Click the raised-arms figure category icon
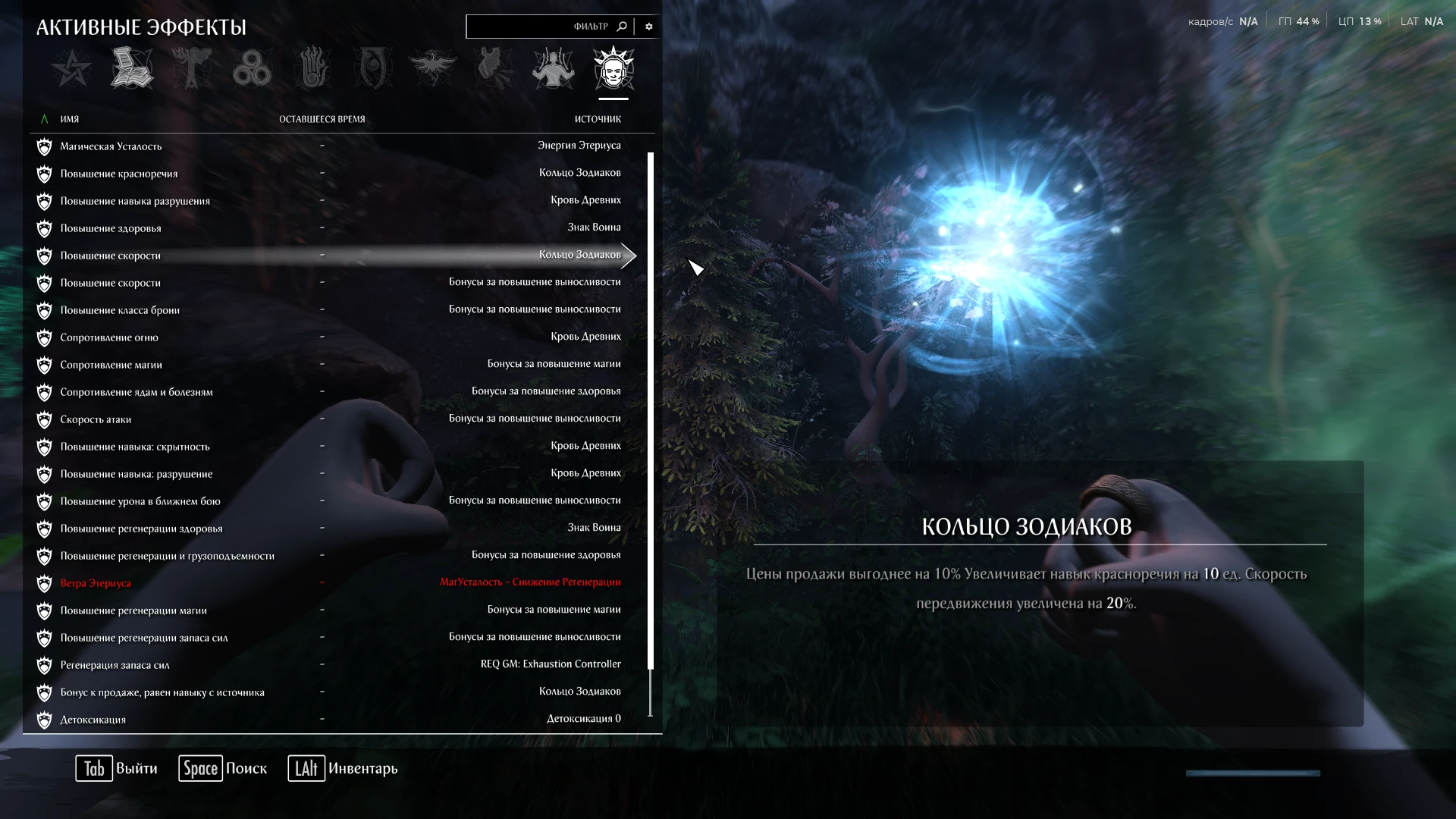The width and height of the screenshot is (1456, 819). tap(553, 68)
